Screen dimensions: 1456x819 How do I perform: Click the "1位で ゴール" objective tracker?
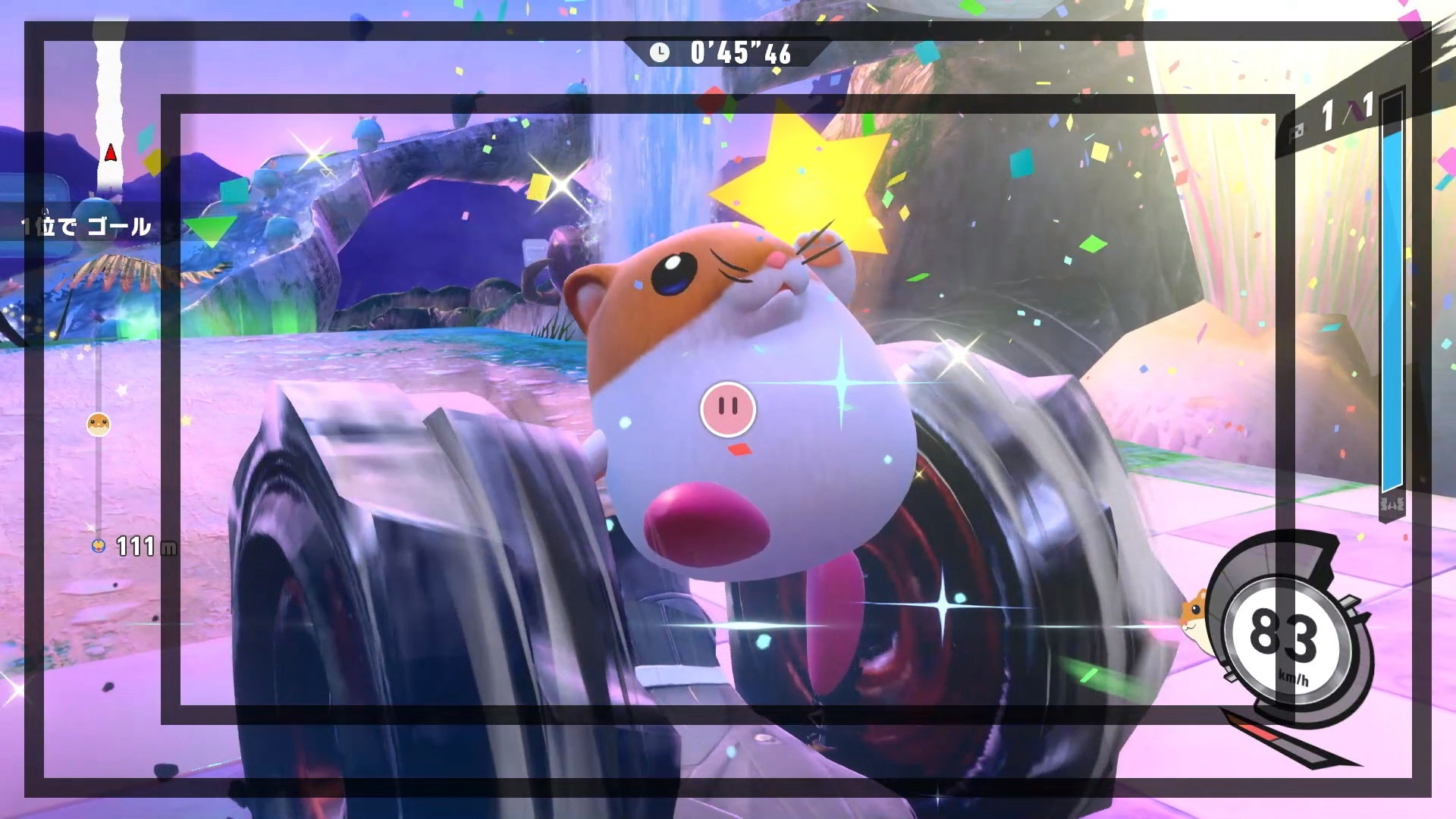coord(87,226)
